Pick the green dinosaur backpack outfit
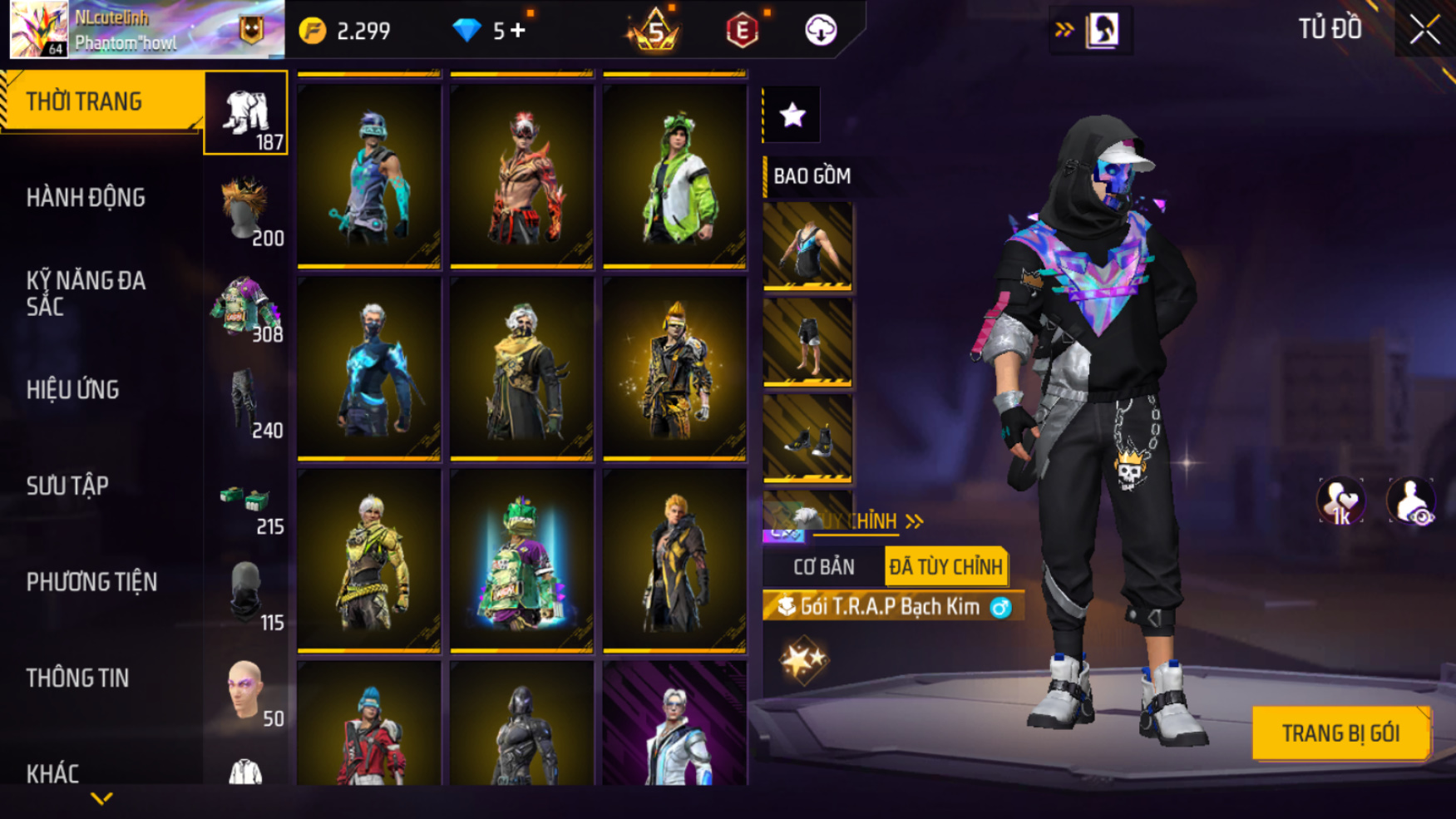Screen dimensions: 1456x819 click(x=521, y=560)
